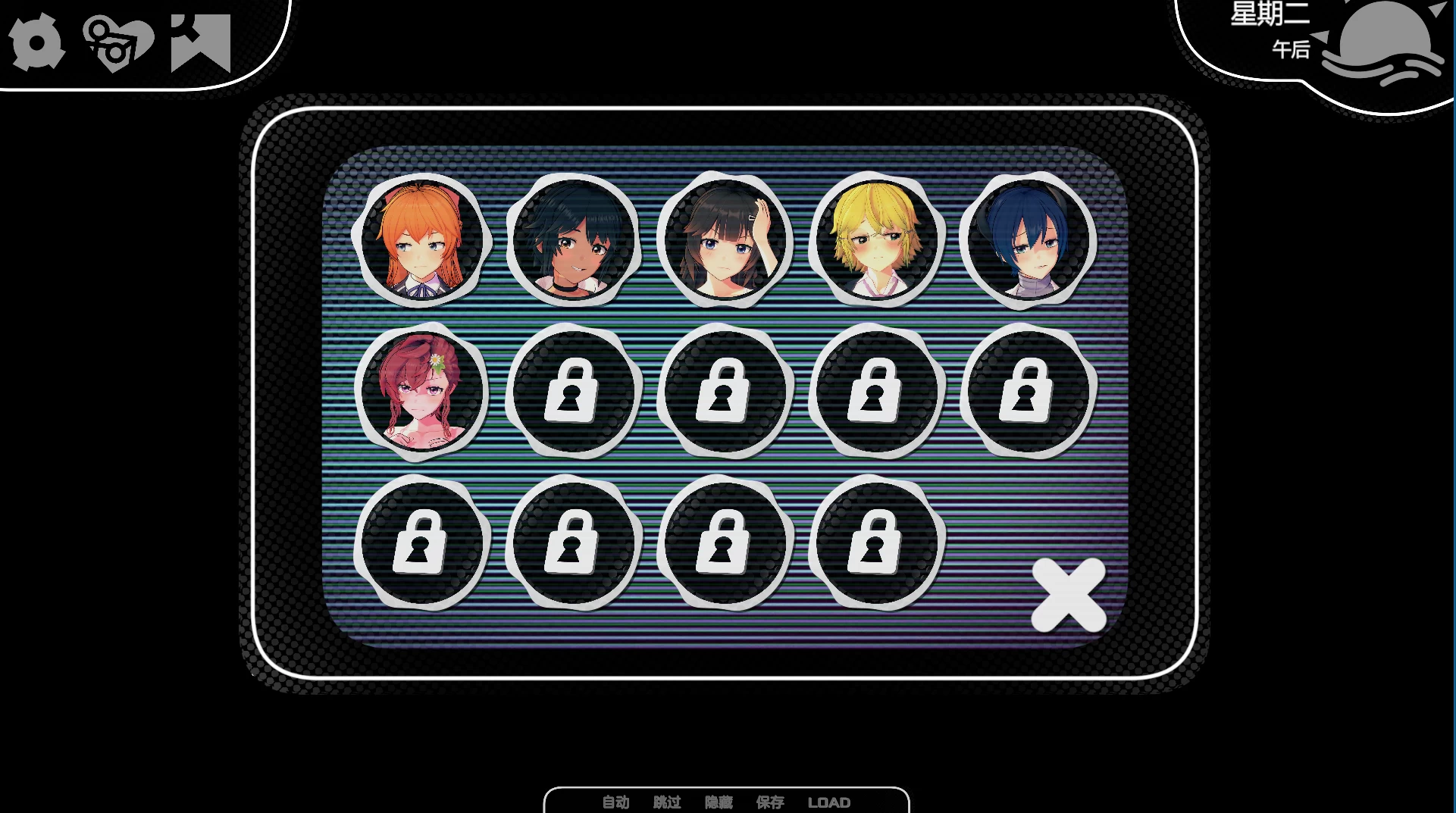Select the blue-haired girl's portrait
The width and height of the screenshot is (1456, 813).
coord(1028,241)
